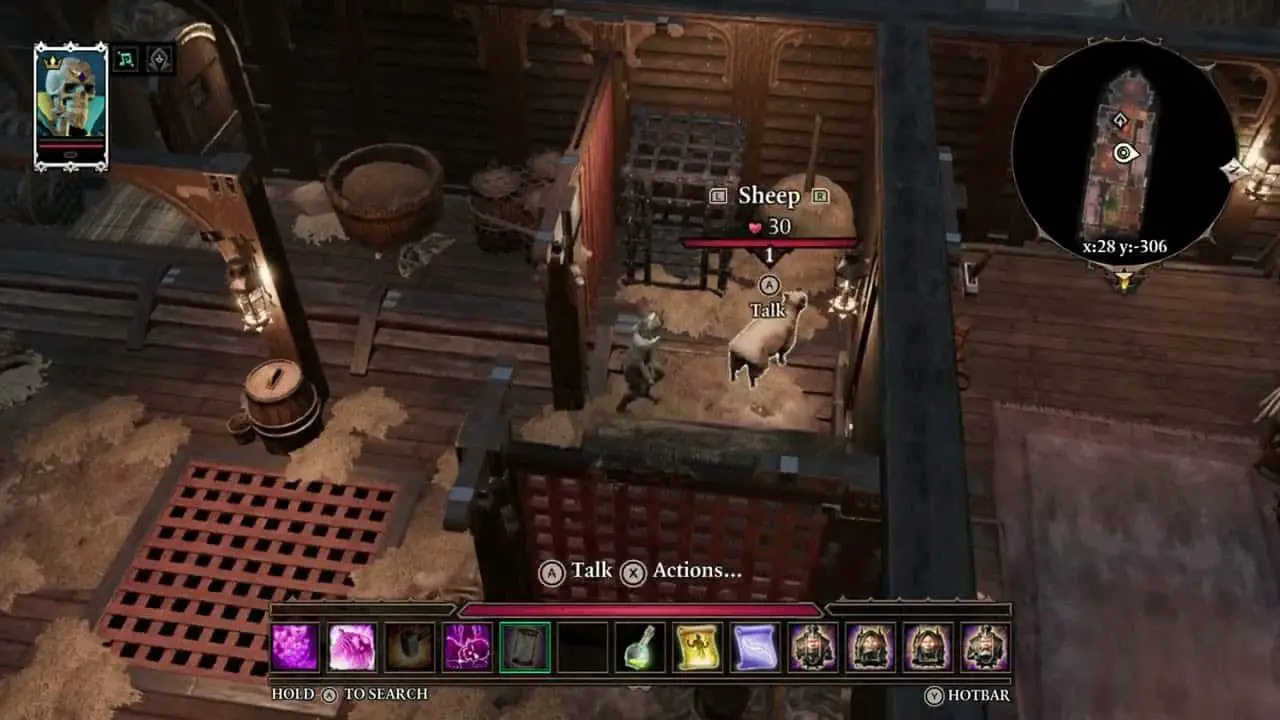The width and height of the screenshot is (1280, 720).
Task: Use the yellow scroll with figure
Action: pyautogui.click(x=698, y=647)
